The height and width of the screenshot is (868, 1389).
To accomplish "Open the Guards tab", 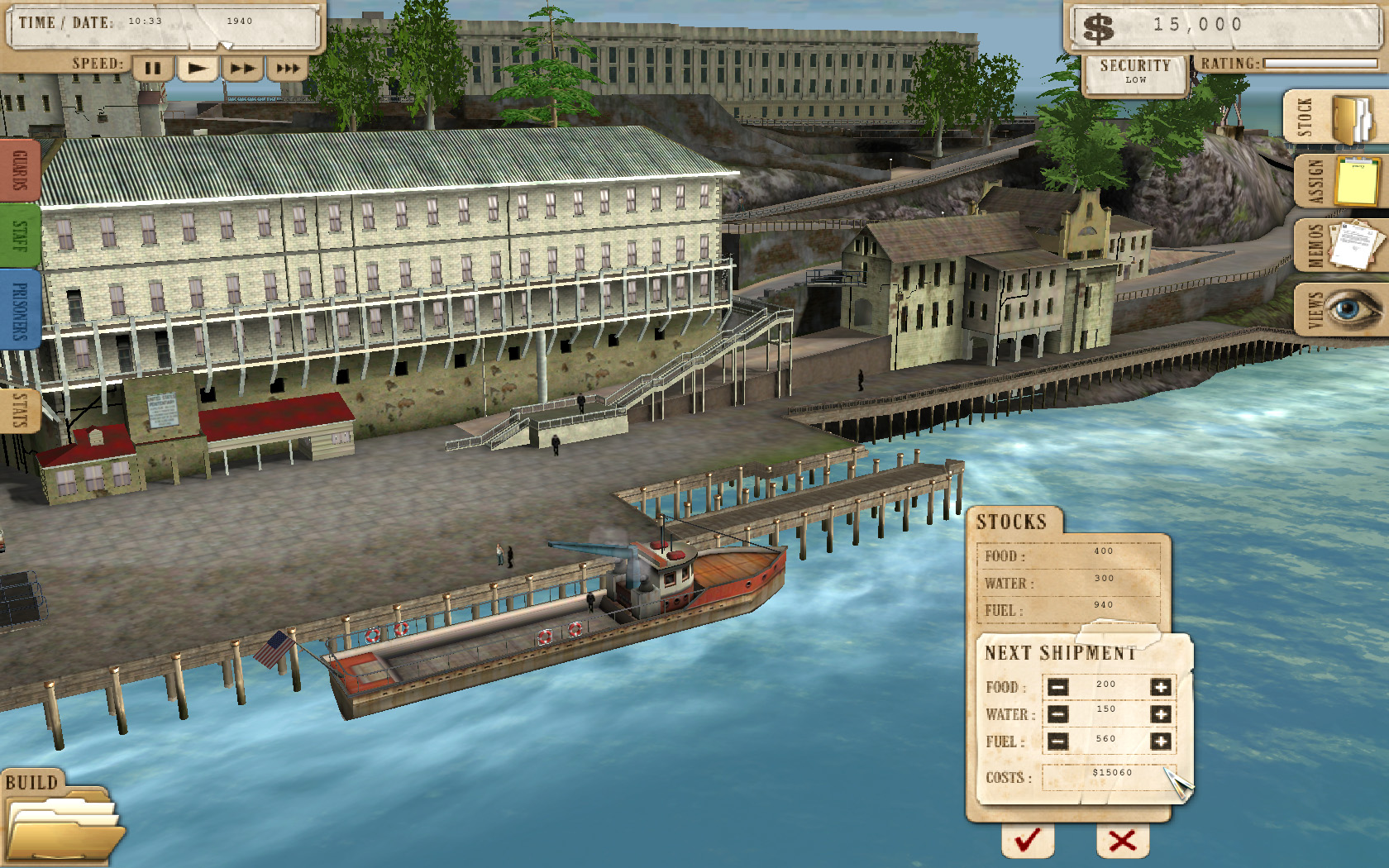I will coord(18,171).
